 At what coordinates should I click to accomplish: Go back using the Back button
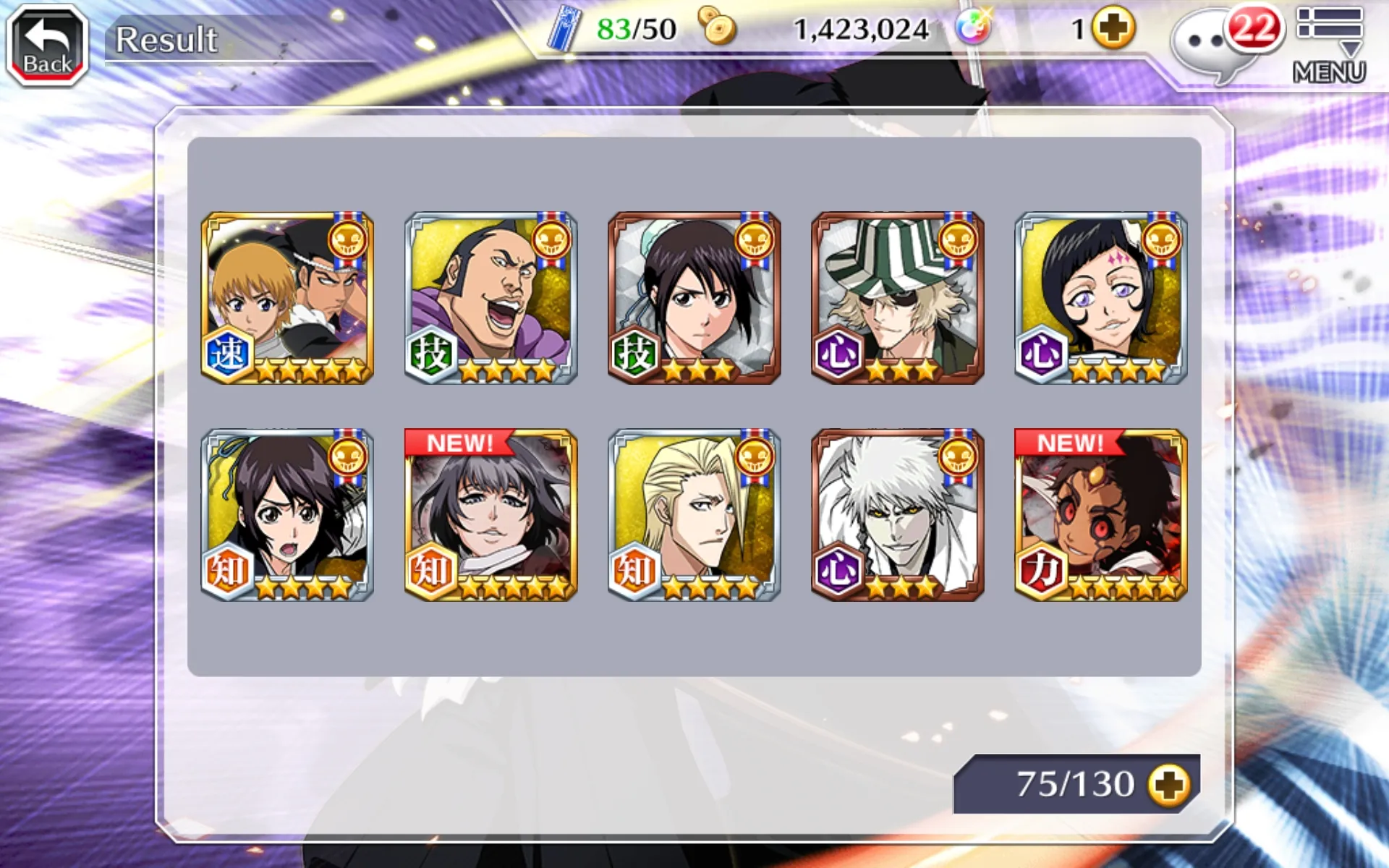coord(48,45)
